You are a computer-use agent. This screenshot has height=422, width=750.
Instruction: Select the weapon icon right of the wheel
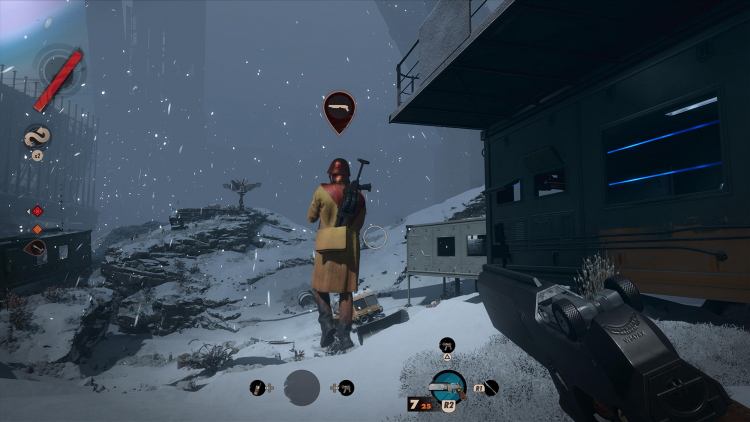(347, 387)
